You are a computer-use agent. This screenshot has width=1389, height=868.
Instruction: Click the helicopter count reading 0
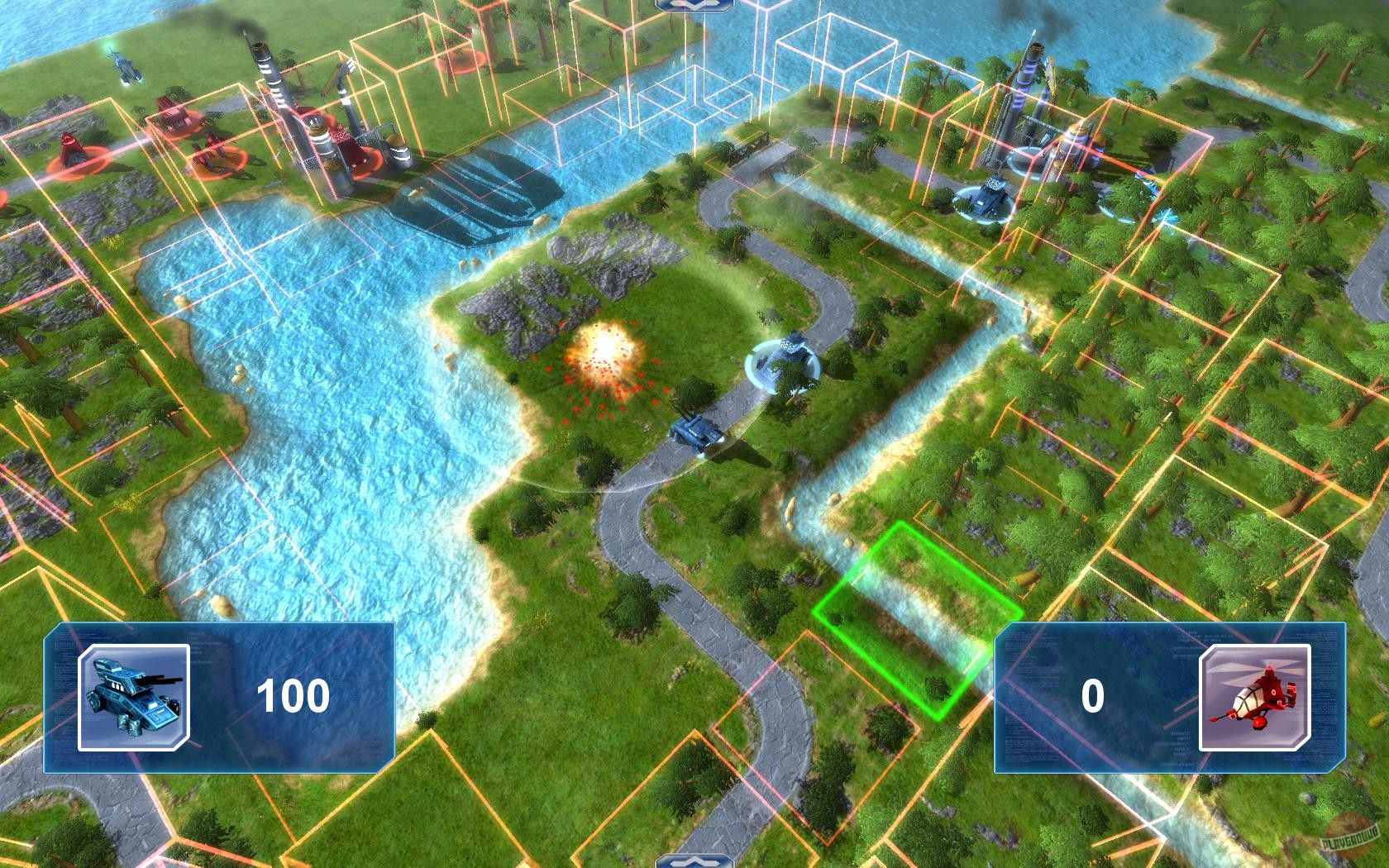coord(1091,699)
